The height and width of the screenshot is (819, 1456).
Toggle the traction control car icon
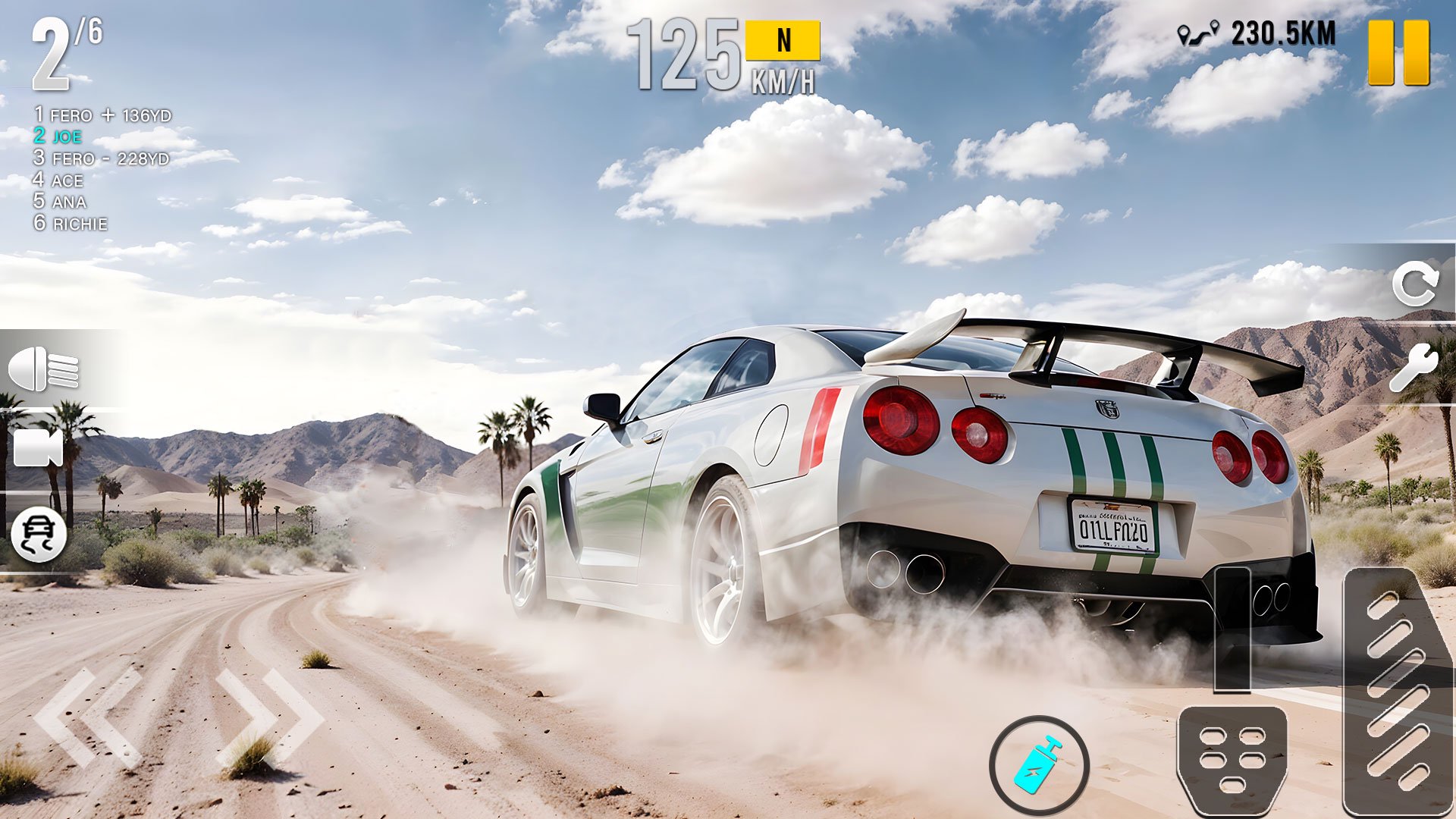(39, 535)
